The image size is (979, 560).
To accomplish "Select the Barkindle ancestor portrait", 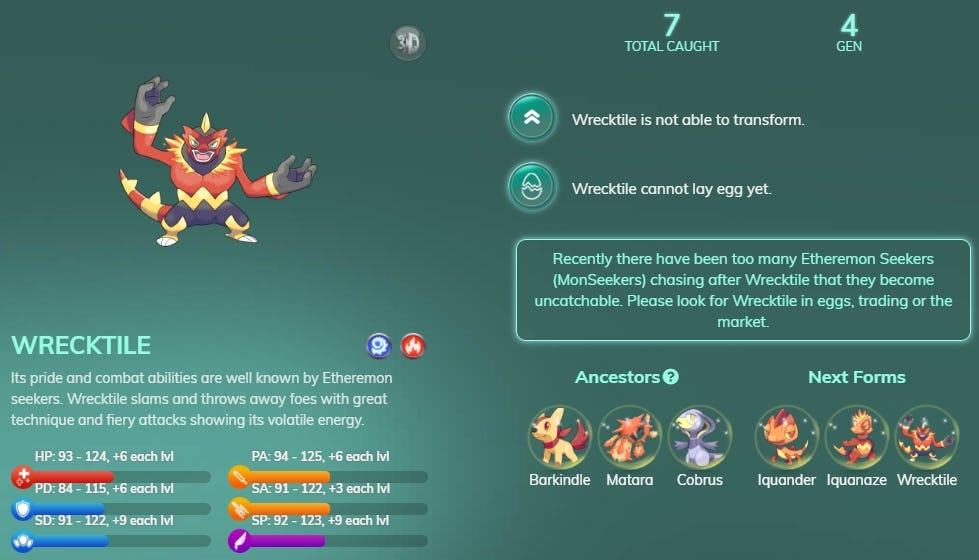I will coord(560,437).
